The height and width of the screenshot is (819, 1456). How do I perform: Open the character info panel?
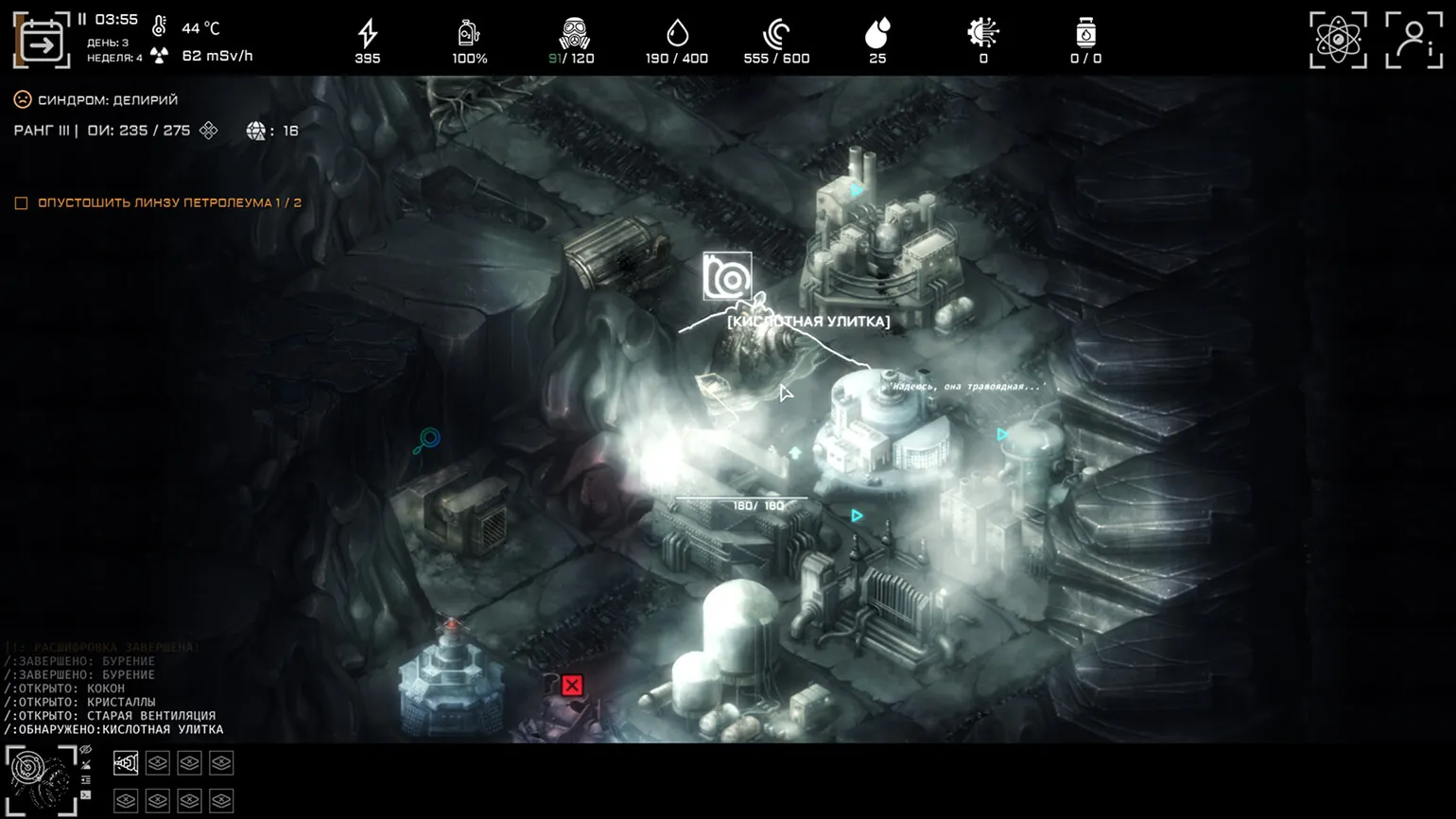[x=1413, y=40]
